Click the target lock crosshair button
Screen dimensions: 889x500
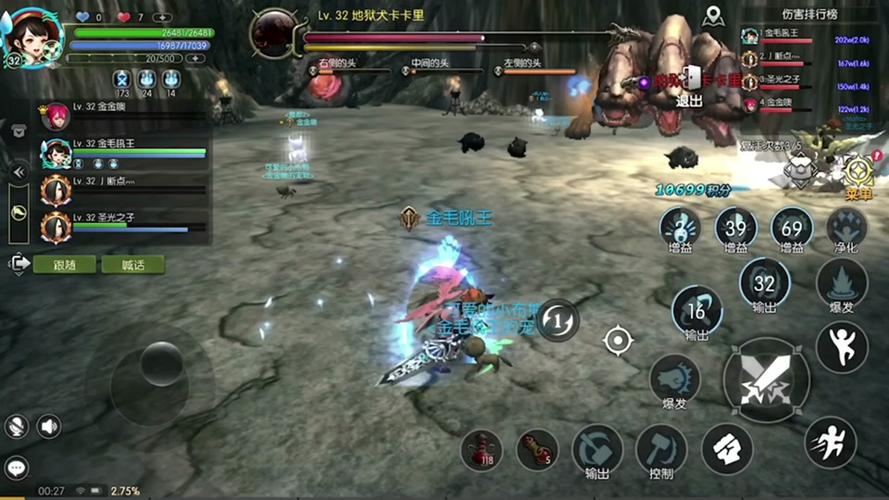click(x=618, y=340)
